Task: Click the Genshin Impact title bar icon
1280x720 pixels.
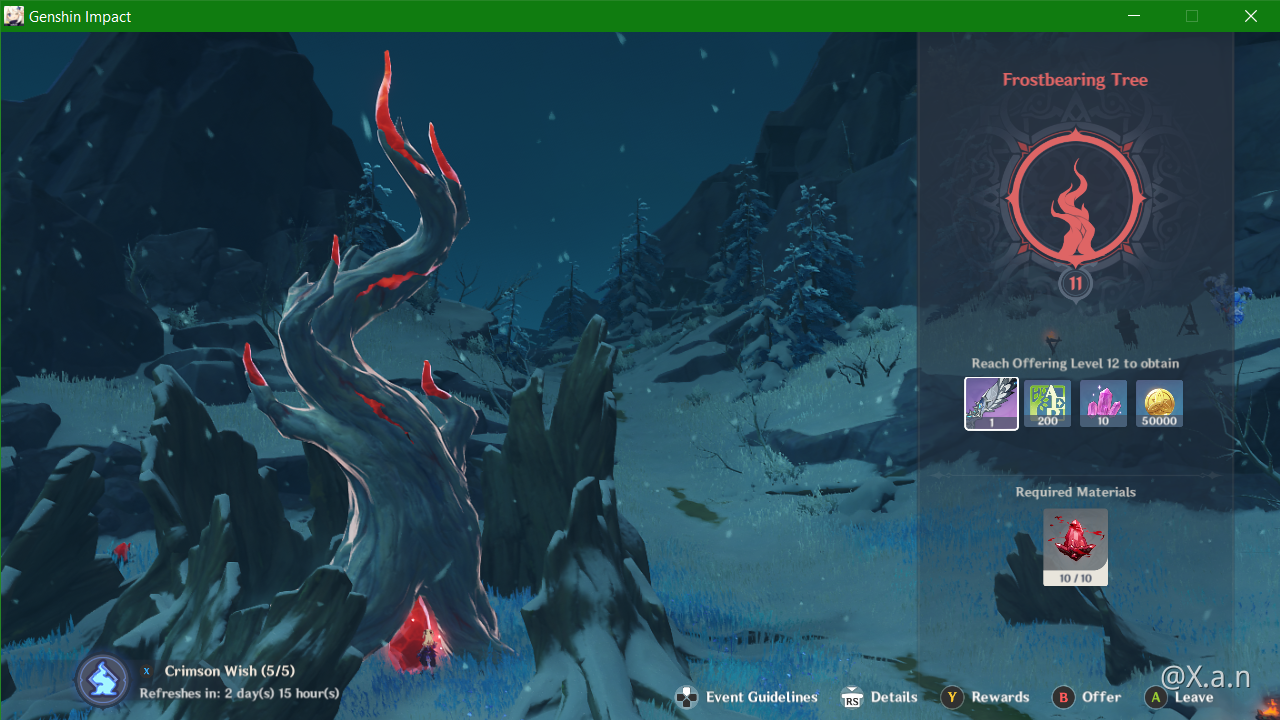Action: pos(13,15)
